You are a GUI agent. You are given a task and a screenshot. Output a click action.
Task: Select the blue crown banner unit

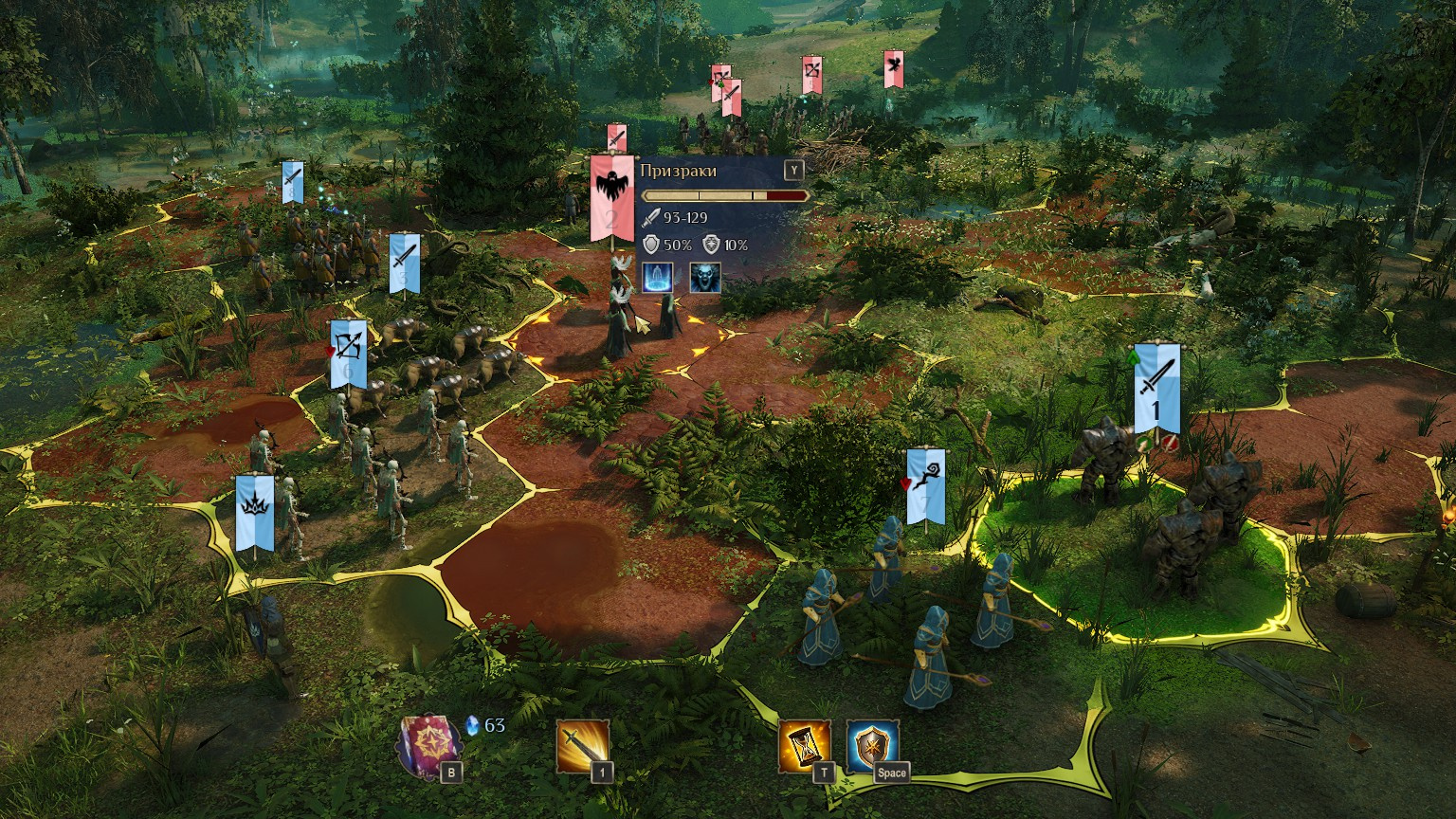pyautogui.click(x=255, y=512)
